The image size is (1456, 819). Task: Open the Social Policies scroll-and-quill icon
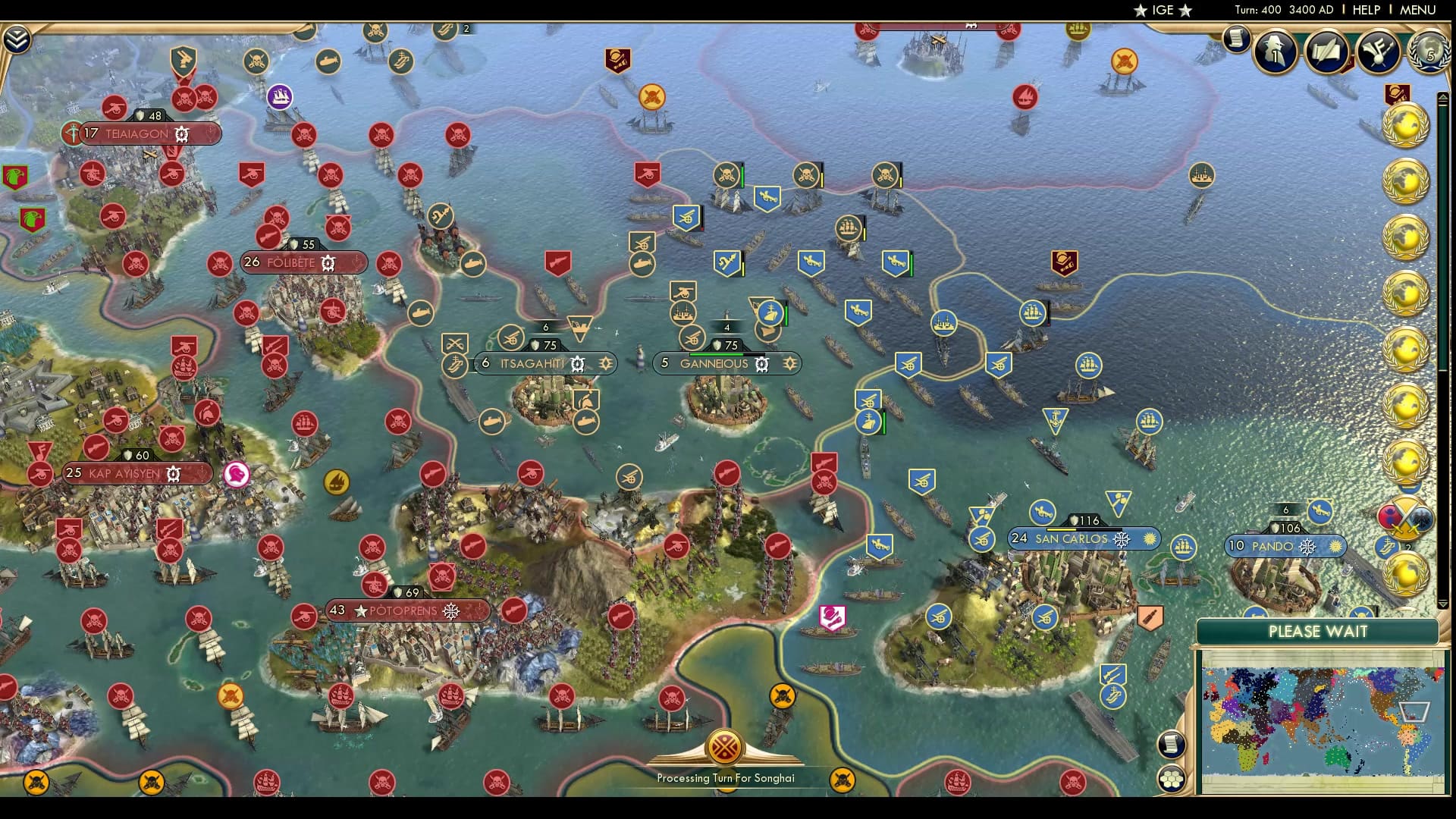(1327, 52)
